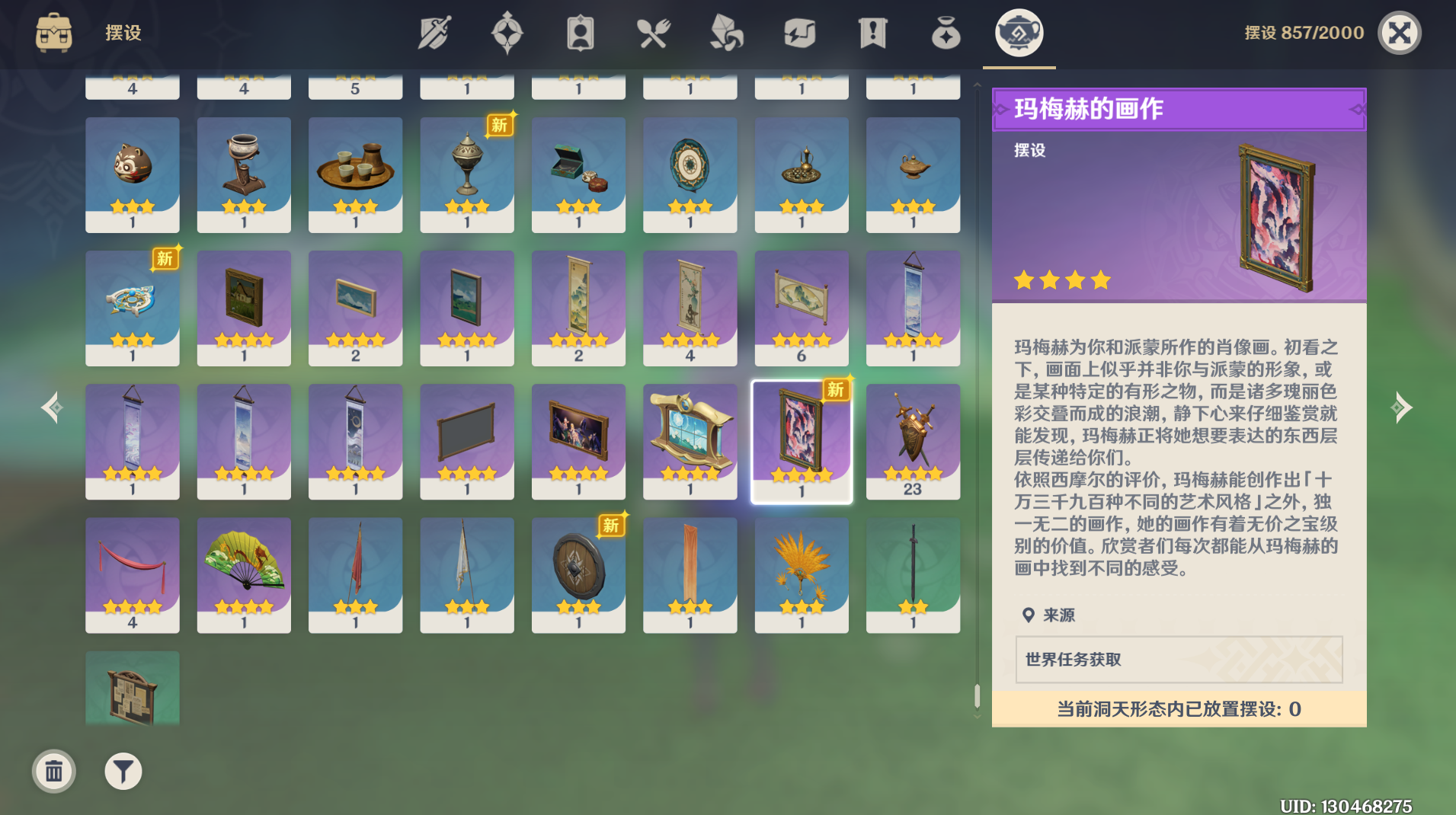Click the trash bin destruction icon
1456x815 pixels.
click(x=53, y=771)
